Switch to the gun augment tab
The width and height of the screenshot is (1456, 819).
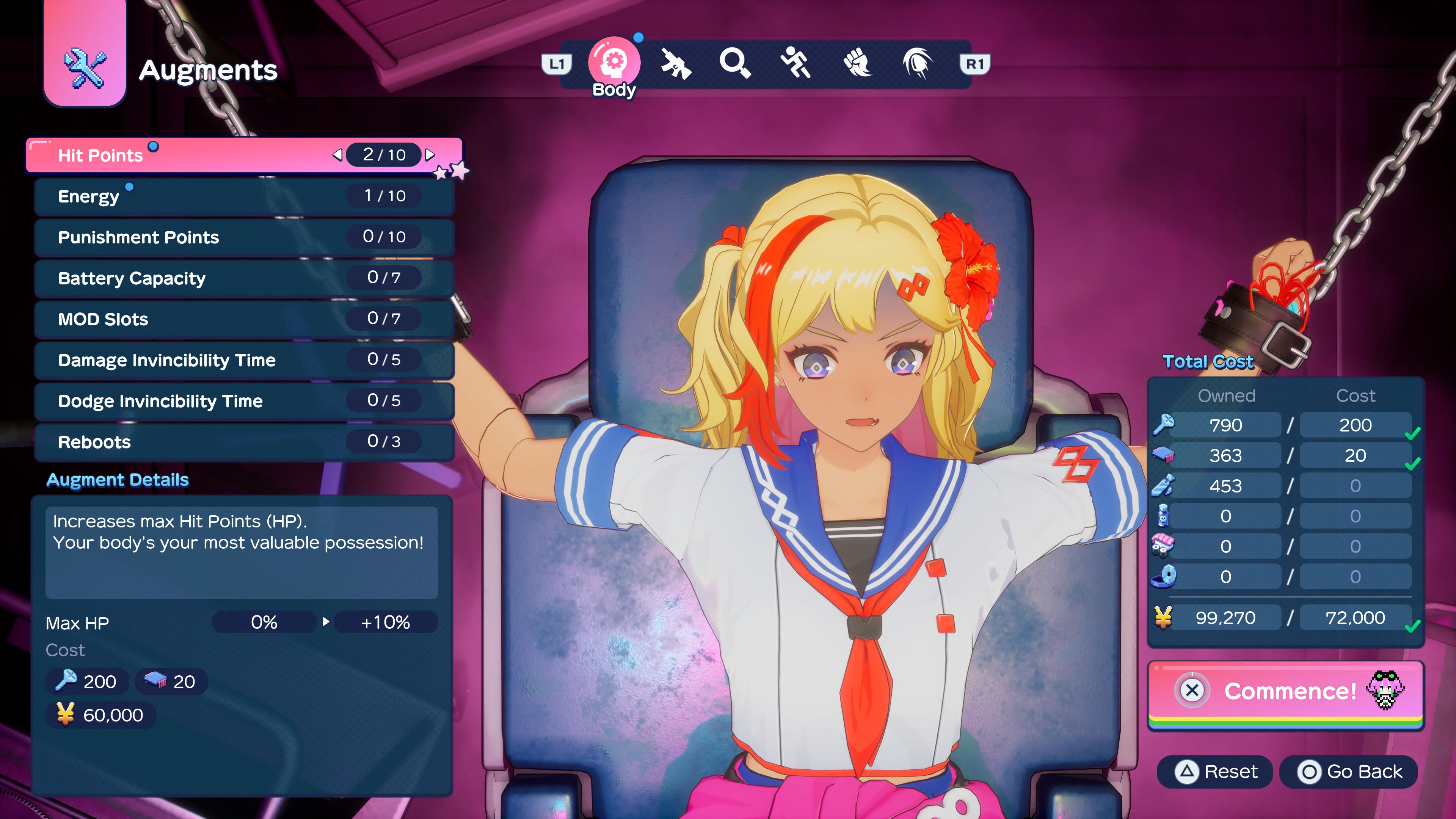click(675, 63)
